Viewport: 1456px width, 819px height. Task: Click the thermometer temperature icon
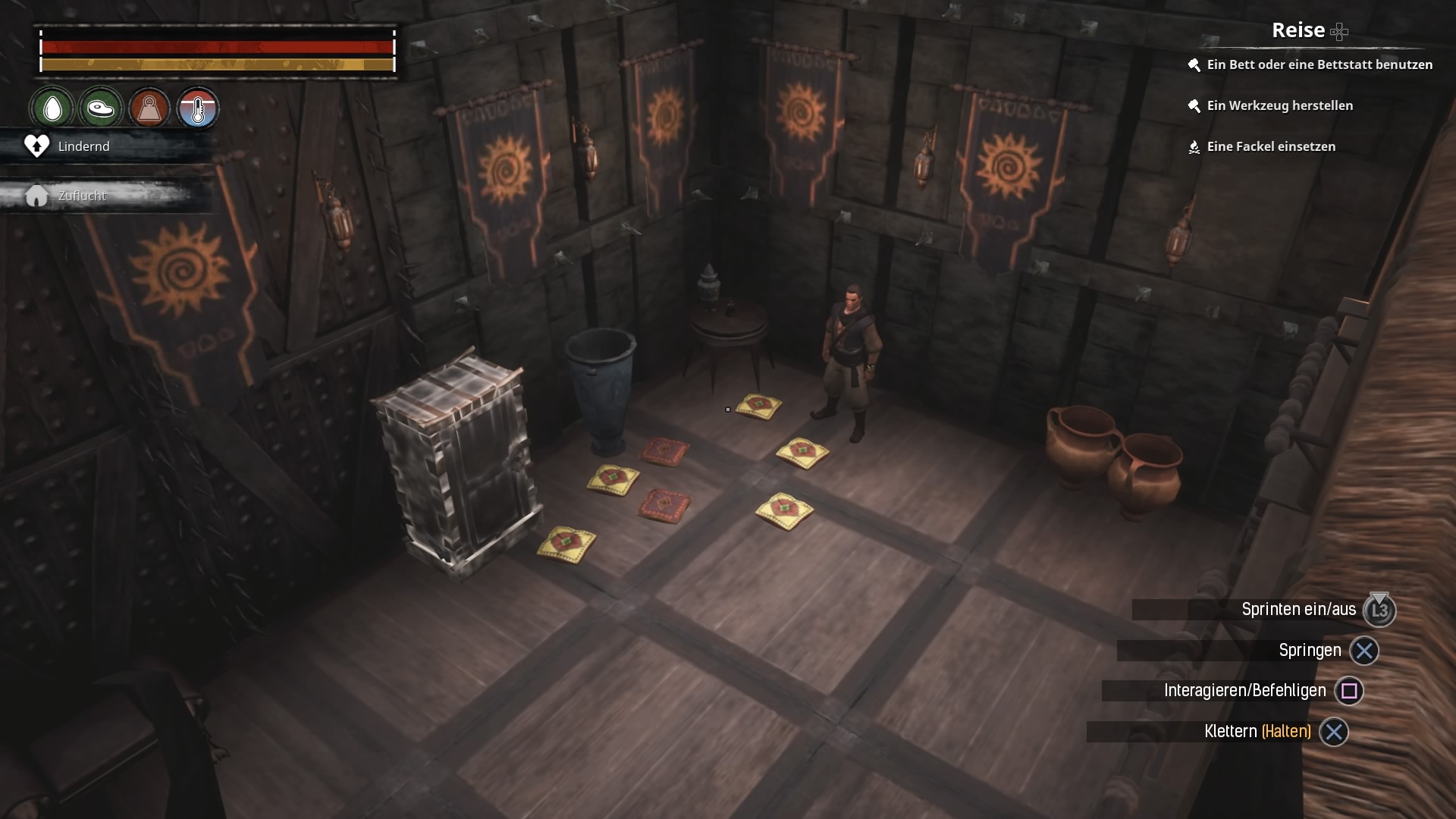point(198,108)
